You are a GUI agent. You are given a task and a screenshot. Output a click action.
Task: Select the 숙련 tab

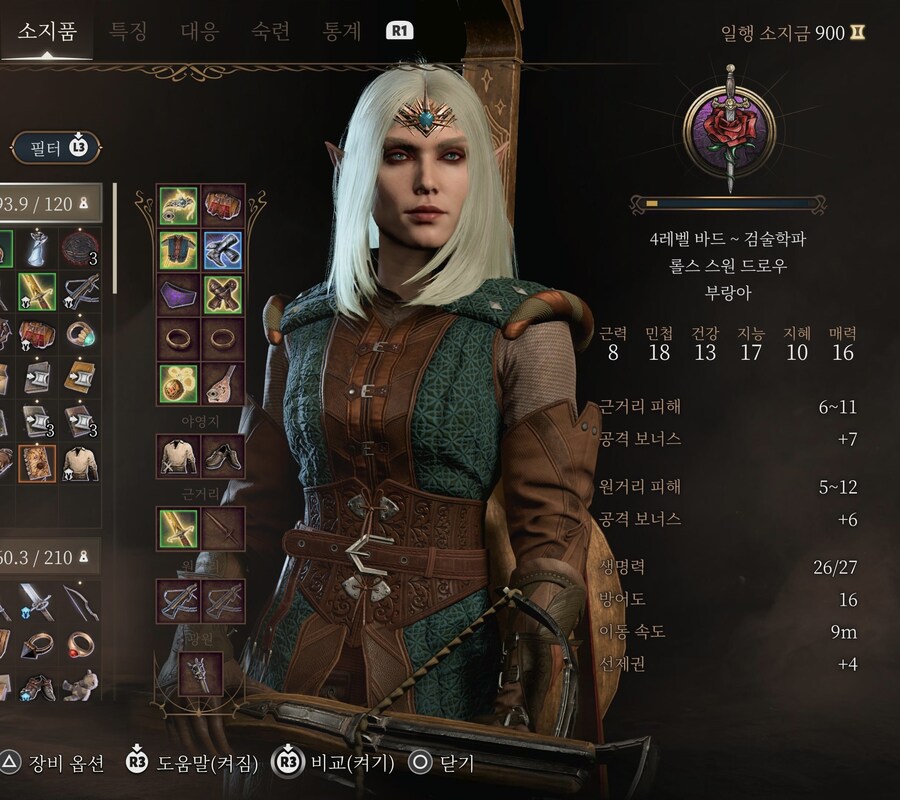(x=271, y=31)
